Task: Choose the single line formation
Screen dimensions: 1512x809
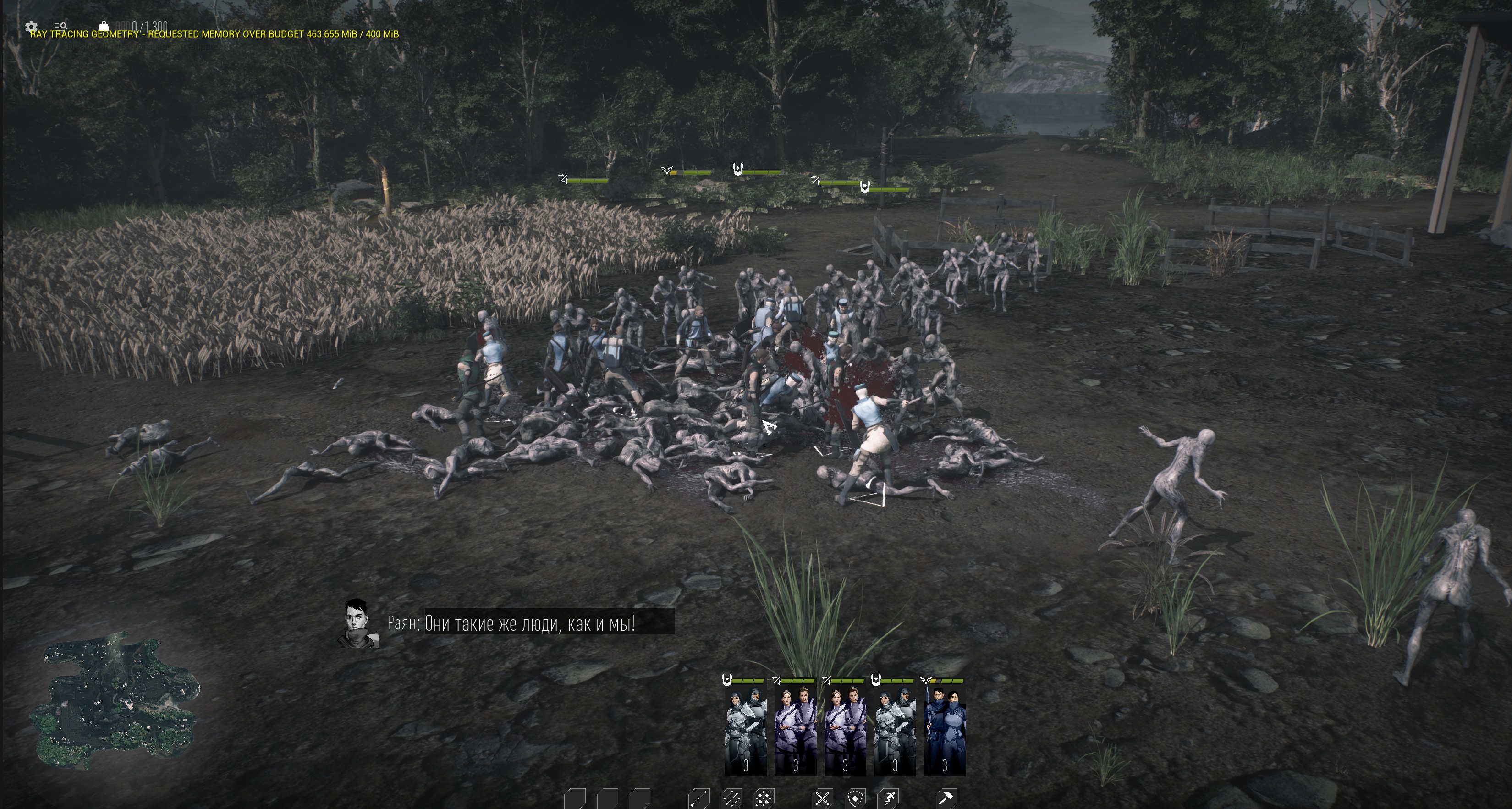Action: click(x=699, y=798)
